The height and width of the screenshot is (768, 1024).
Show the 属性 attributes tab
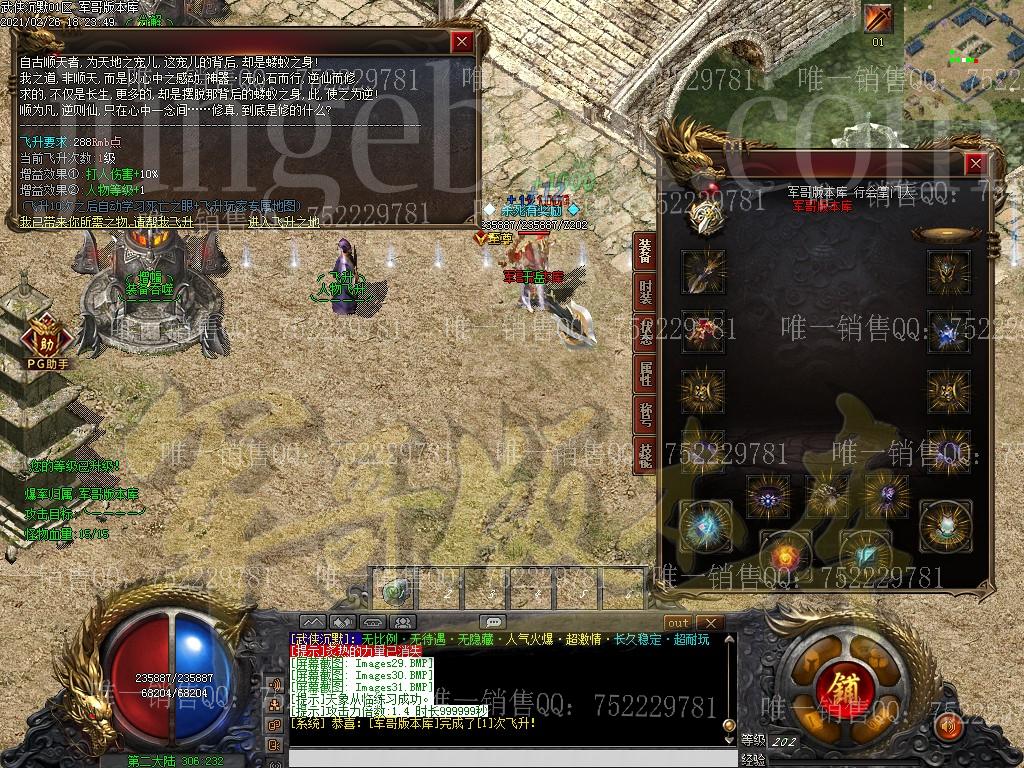coord(645,375)
